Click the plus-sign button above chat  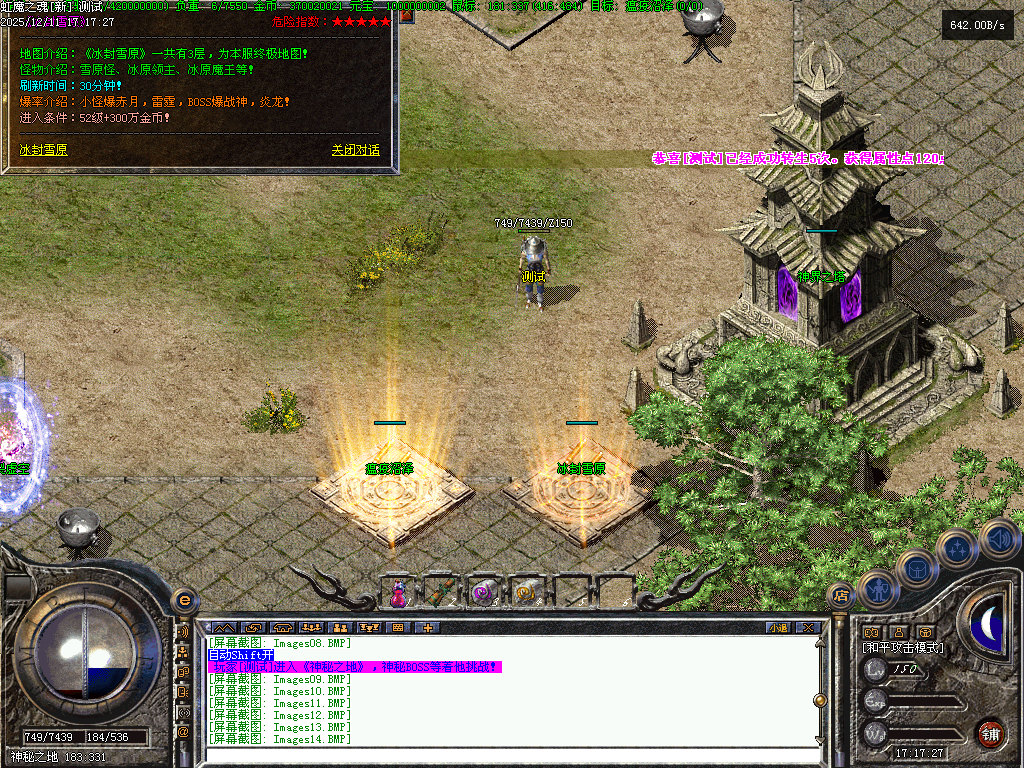click(428, 628)
